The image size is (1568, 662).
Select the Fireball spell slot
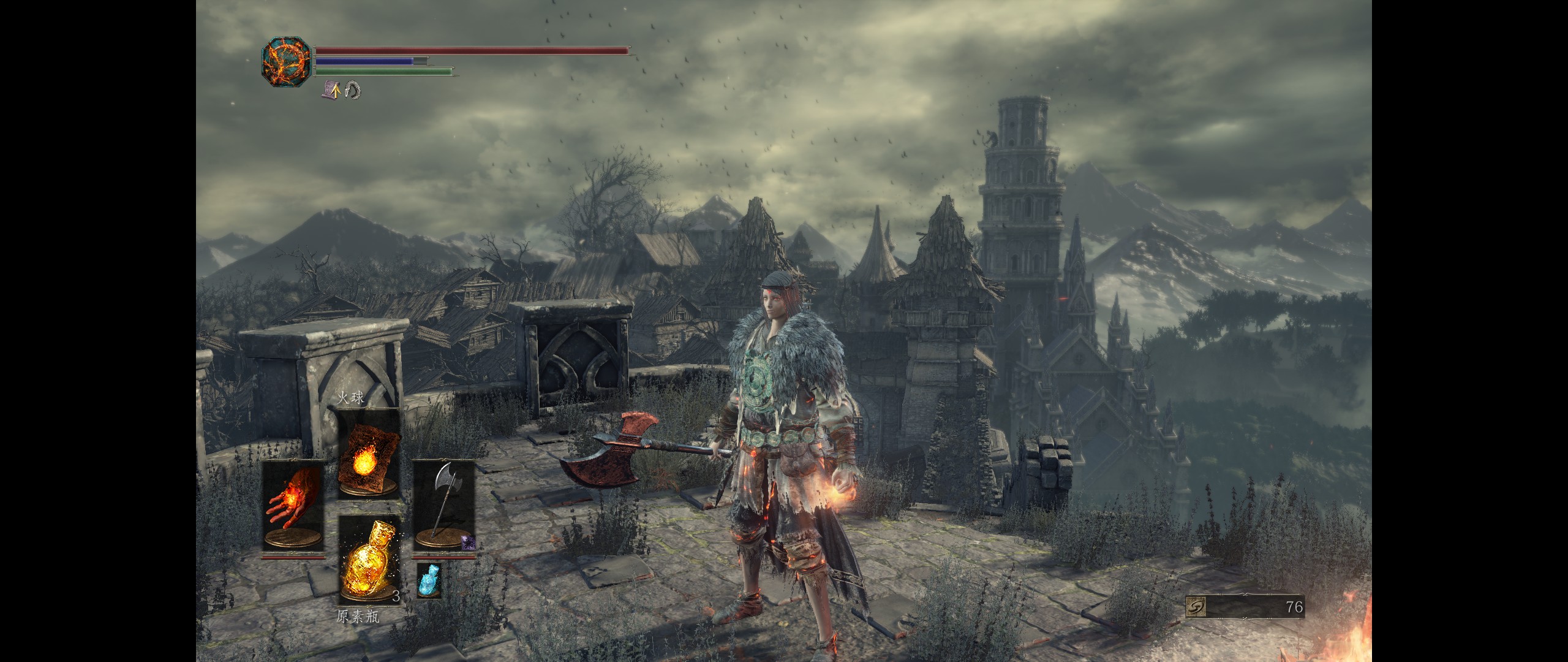(x=369, y=452)
